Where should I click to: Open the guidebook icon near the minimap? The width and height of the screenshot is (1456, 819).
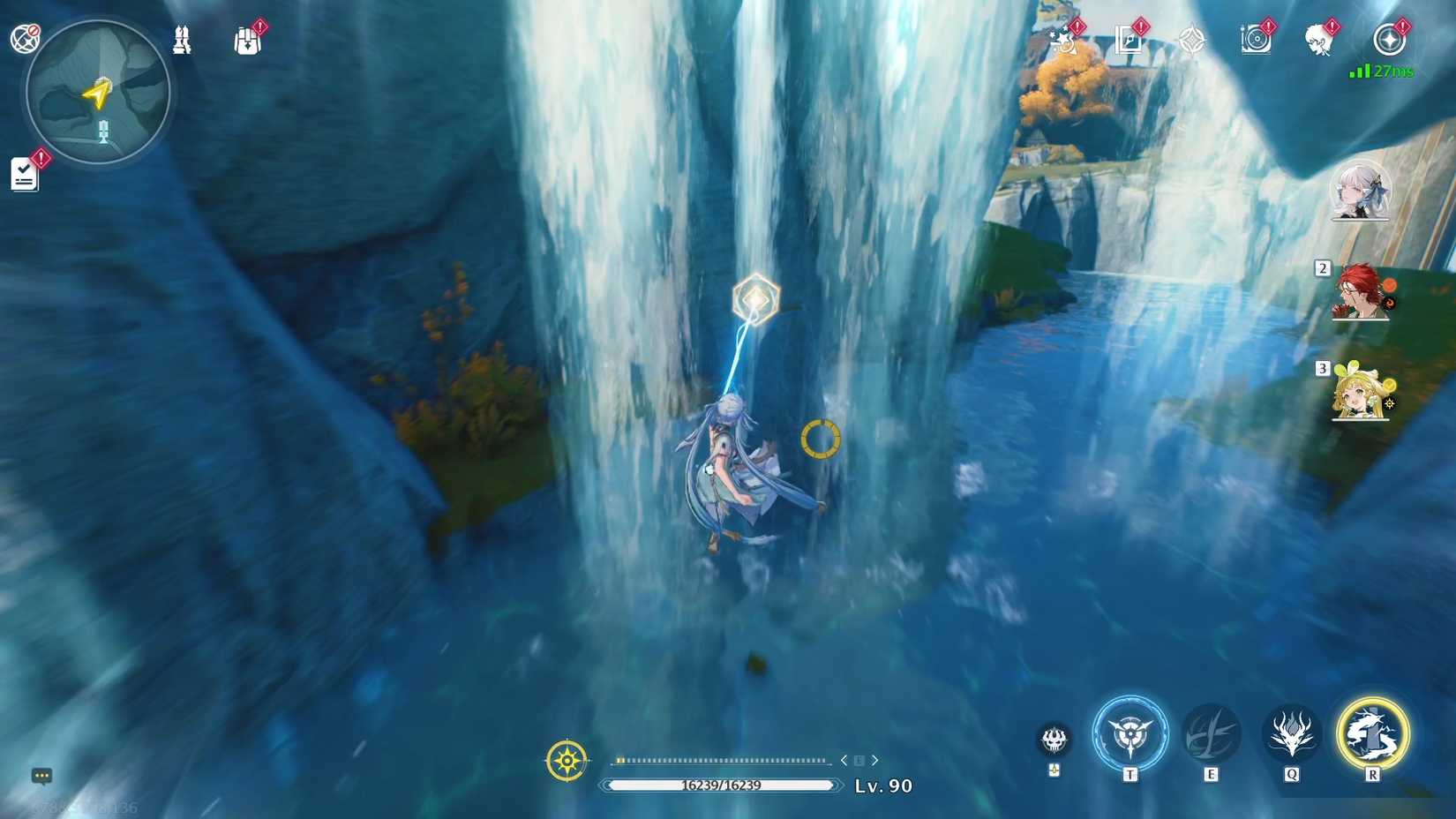[x=183, y=39]
